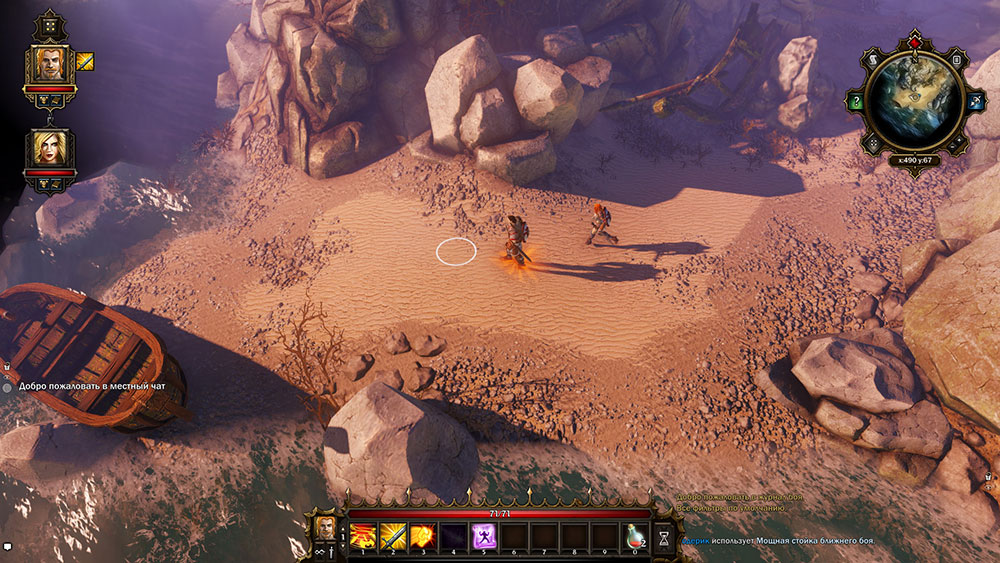Select the blonde female hero portrait
Screen dimensions: 1000x563
[48, 150]
